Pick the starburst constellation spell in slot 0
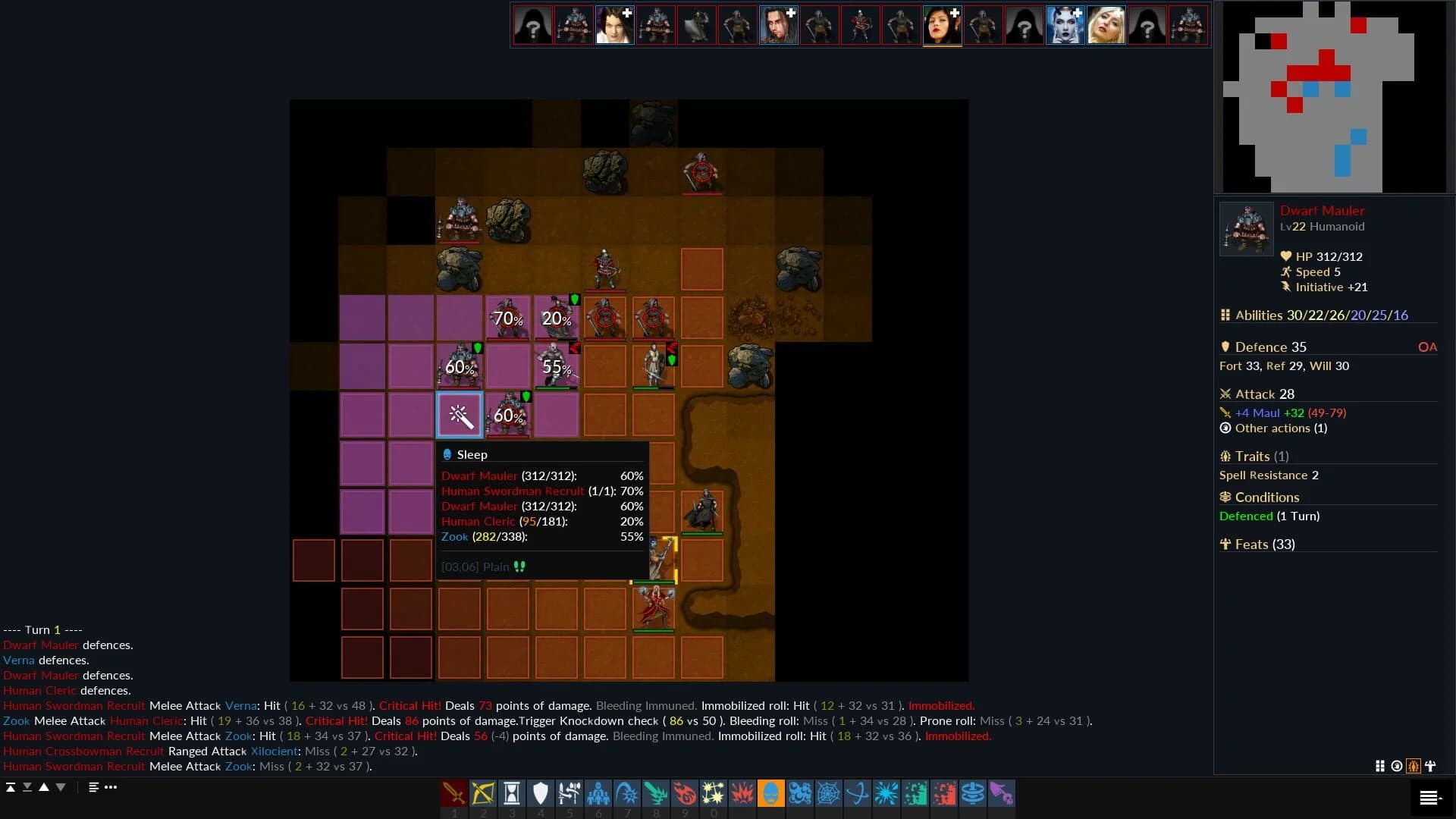Image resolution: width=1456 pixels, height=819 pixels. (x=715, y=794)
